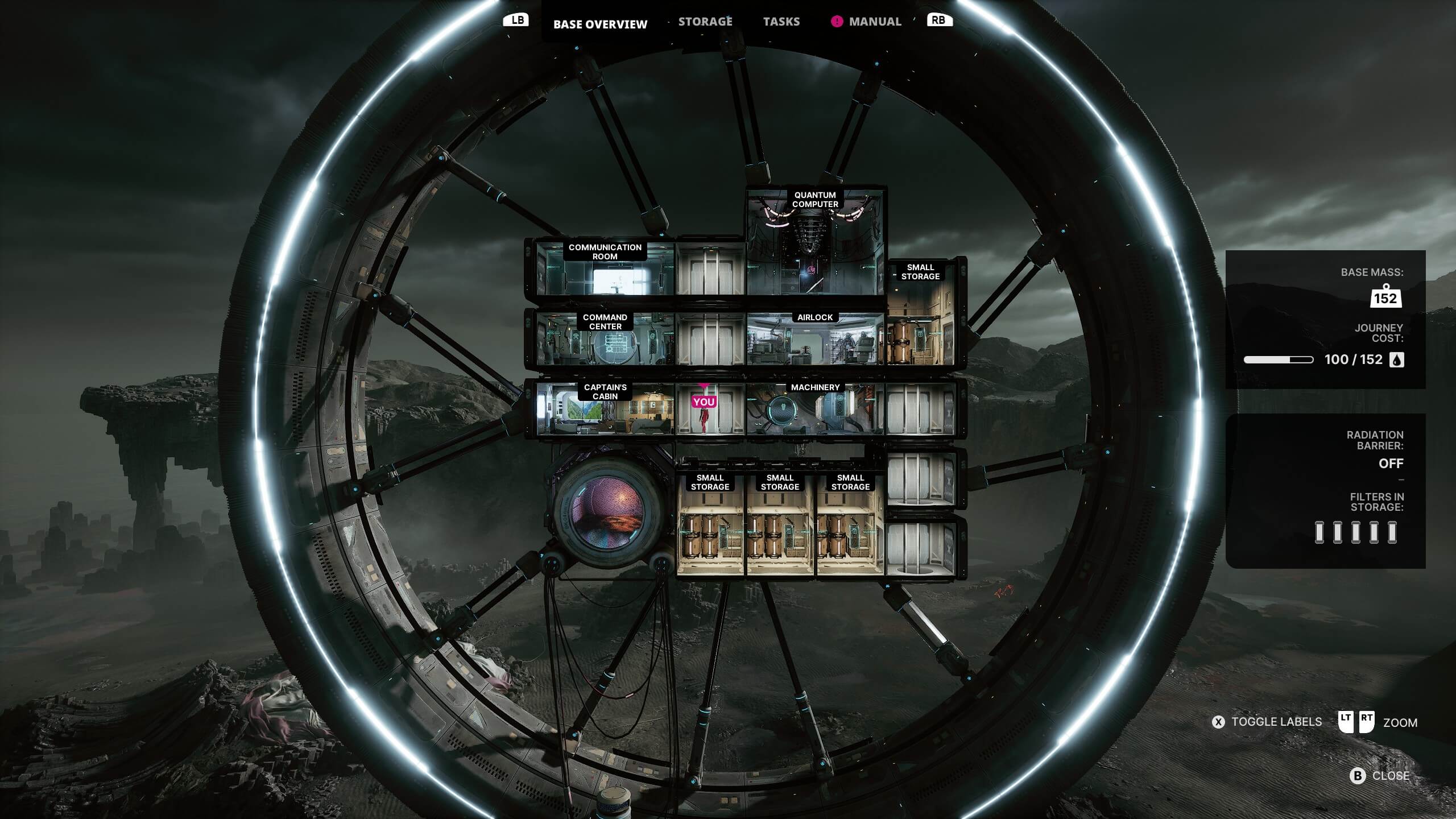The image size is (1456, 819).
Task: Show the Manual tab
Action: tap(874, 22)
